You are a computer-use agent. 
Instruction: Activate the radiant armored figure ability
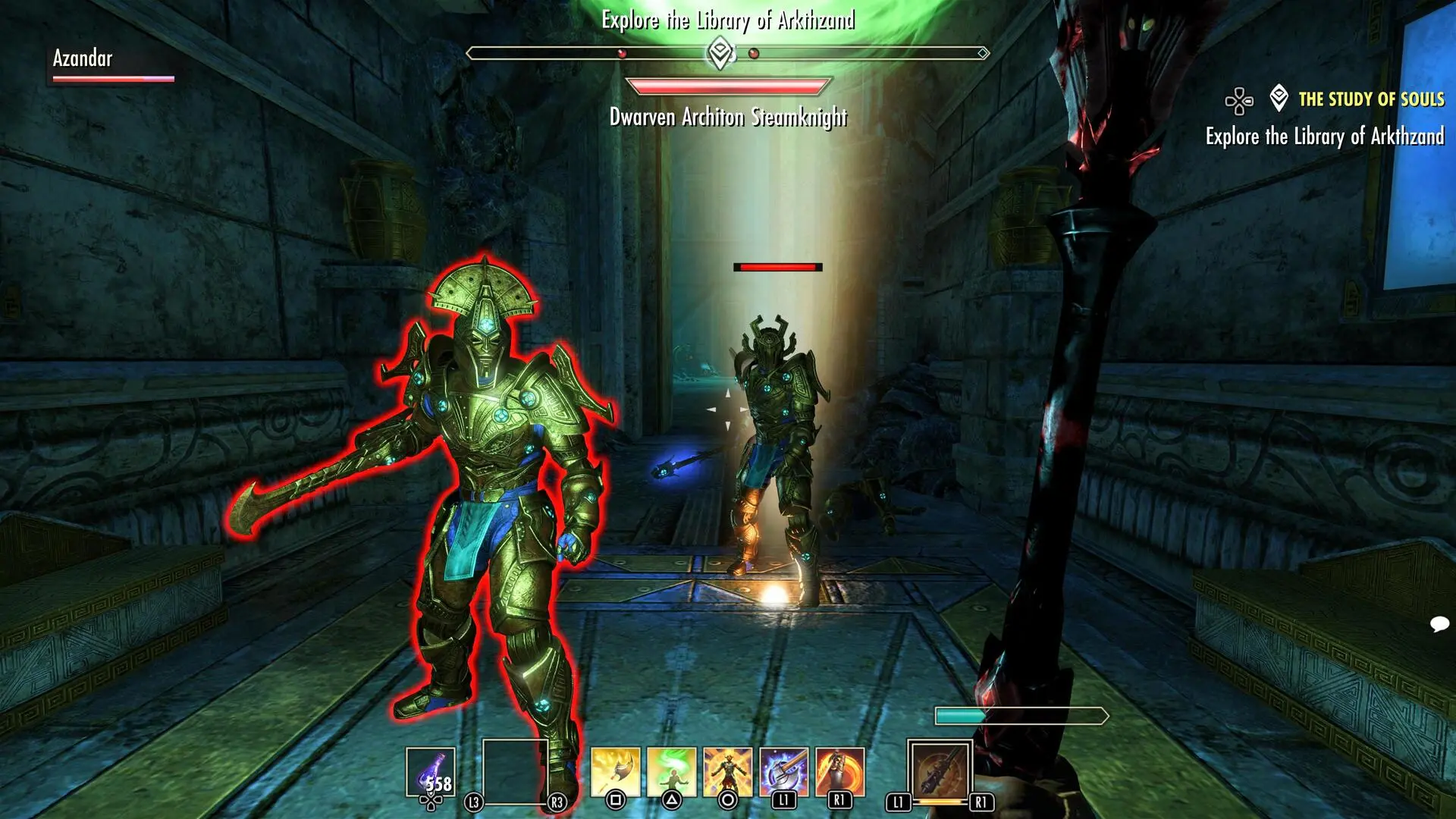(727, 772)
